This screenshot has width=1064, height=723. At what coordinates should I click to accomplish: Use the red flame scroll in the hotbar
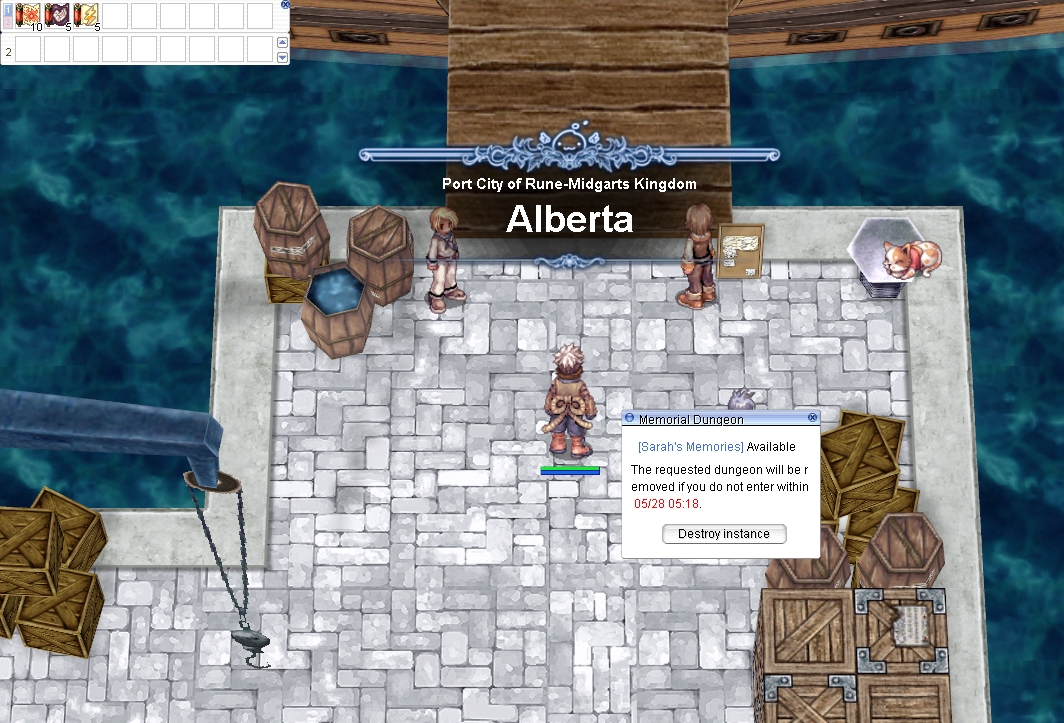click(x=28, y=16)
